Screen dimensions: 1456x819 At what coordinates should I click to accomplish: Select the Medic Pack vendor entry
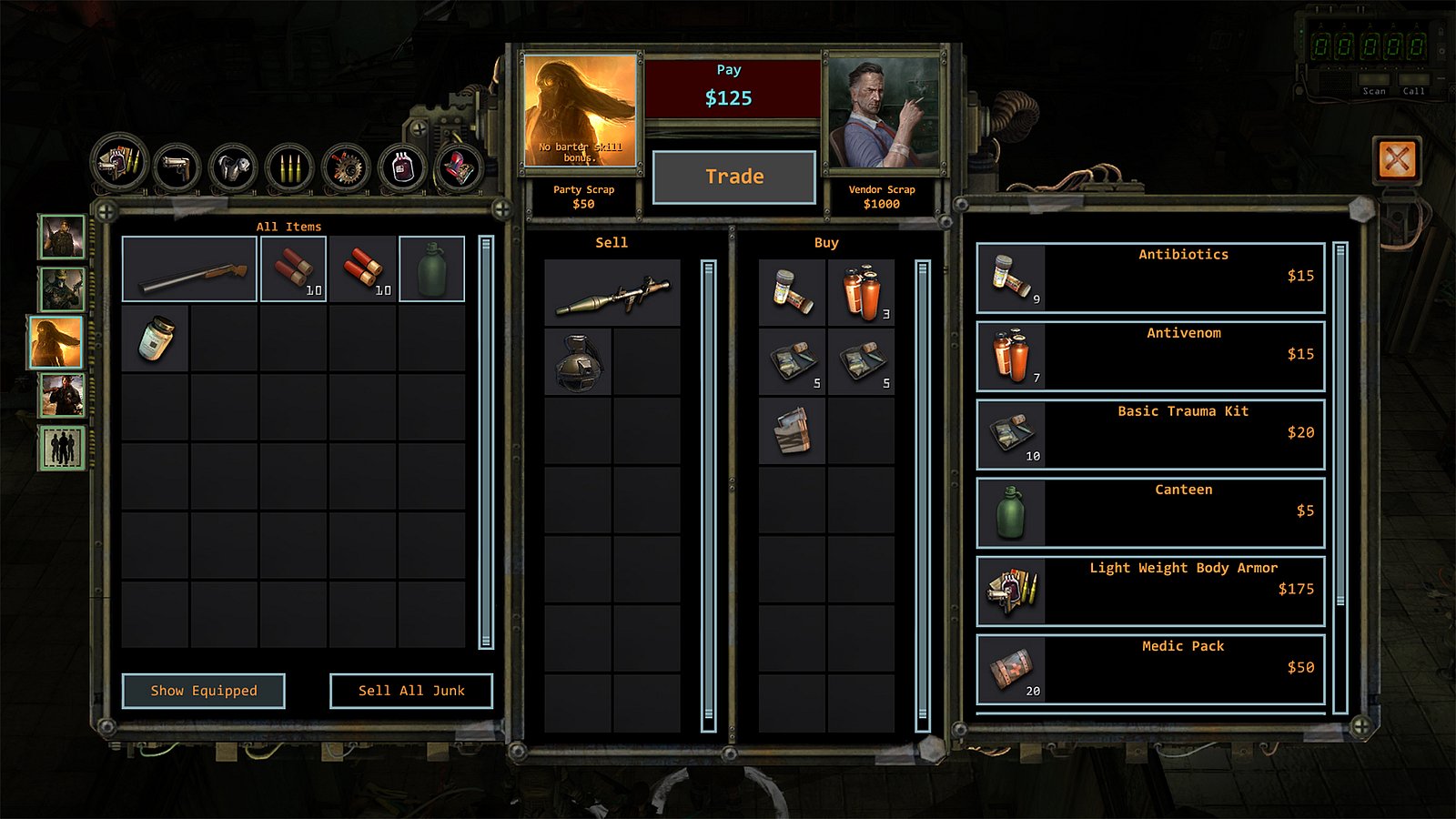pos(1149,667)
